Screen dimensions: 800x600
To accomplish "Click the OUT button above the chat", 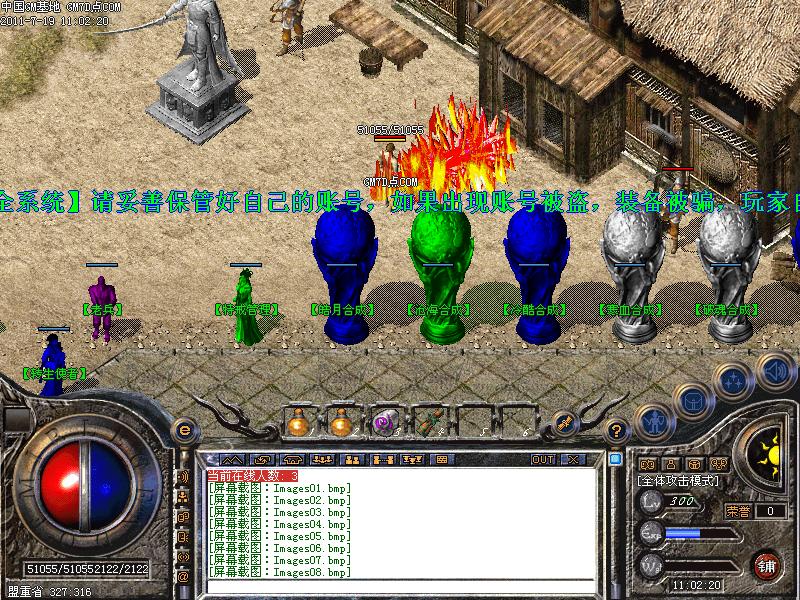I will point(543,459).
